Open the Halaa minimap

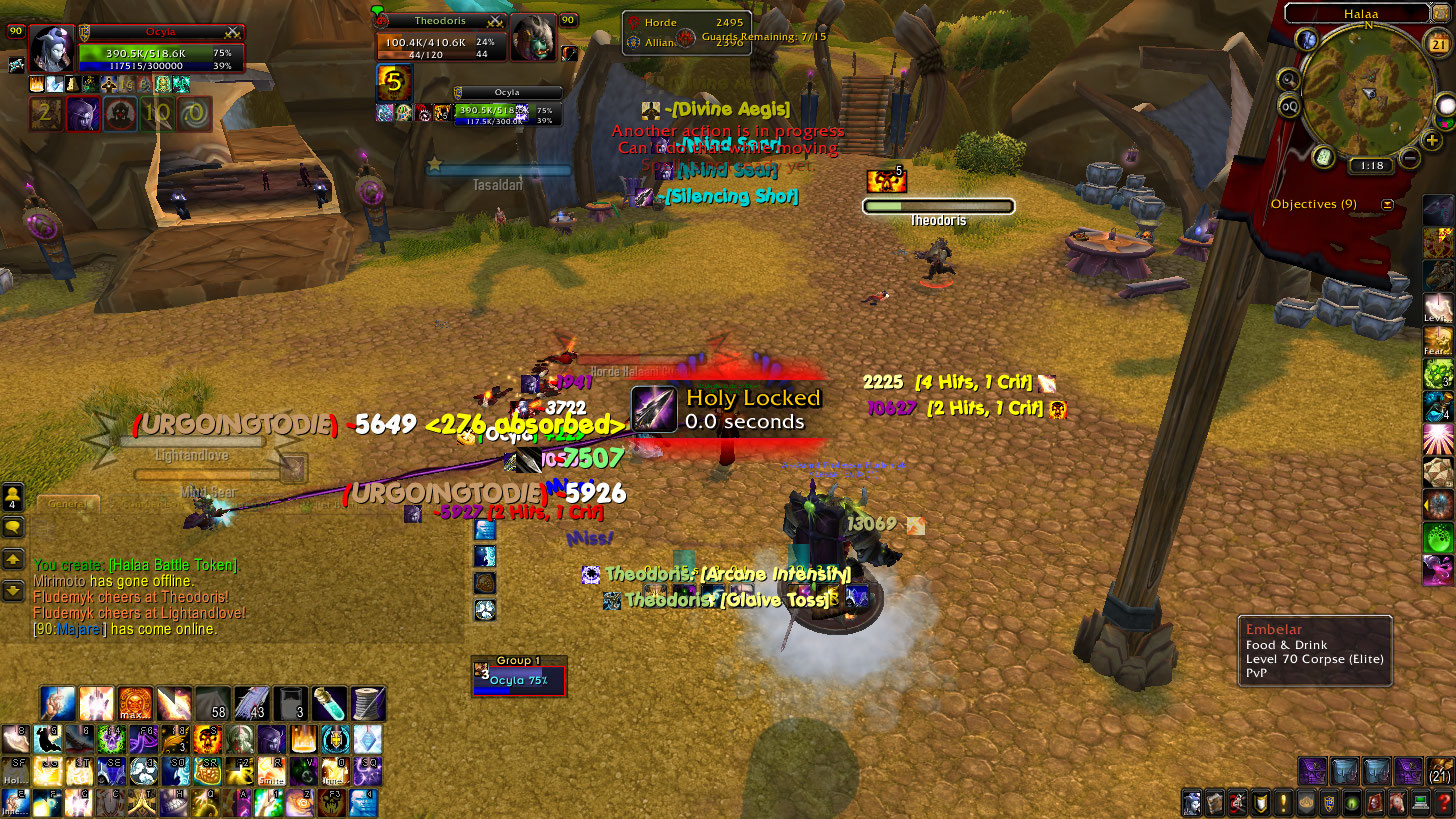pyautogui.click(x=1368, y=90)
